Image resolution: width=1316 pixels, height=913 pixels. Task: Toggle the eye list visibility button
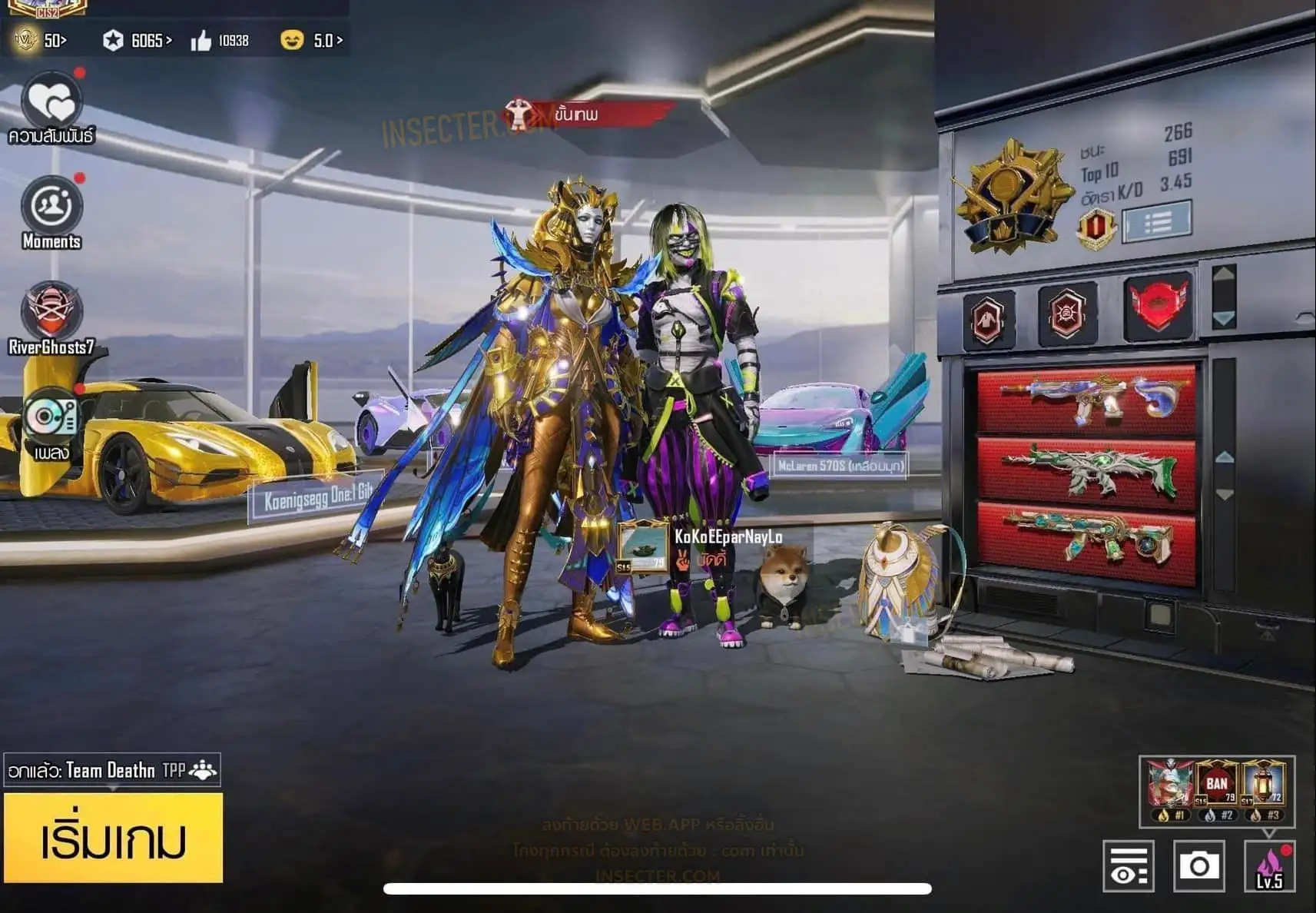[x=1128, y=866]
